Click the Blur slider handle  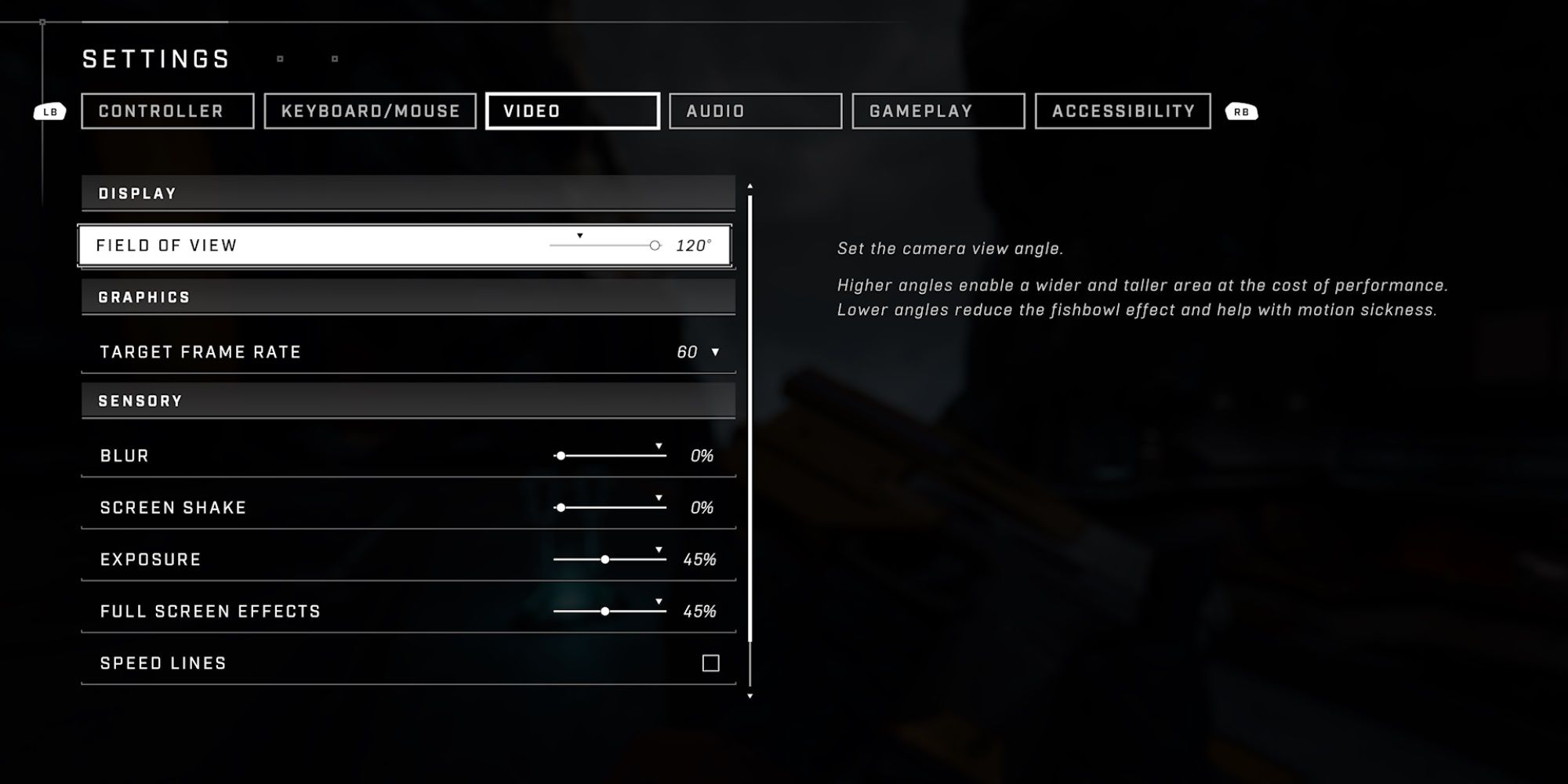561,455
